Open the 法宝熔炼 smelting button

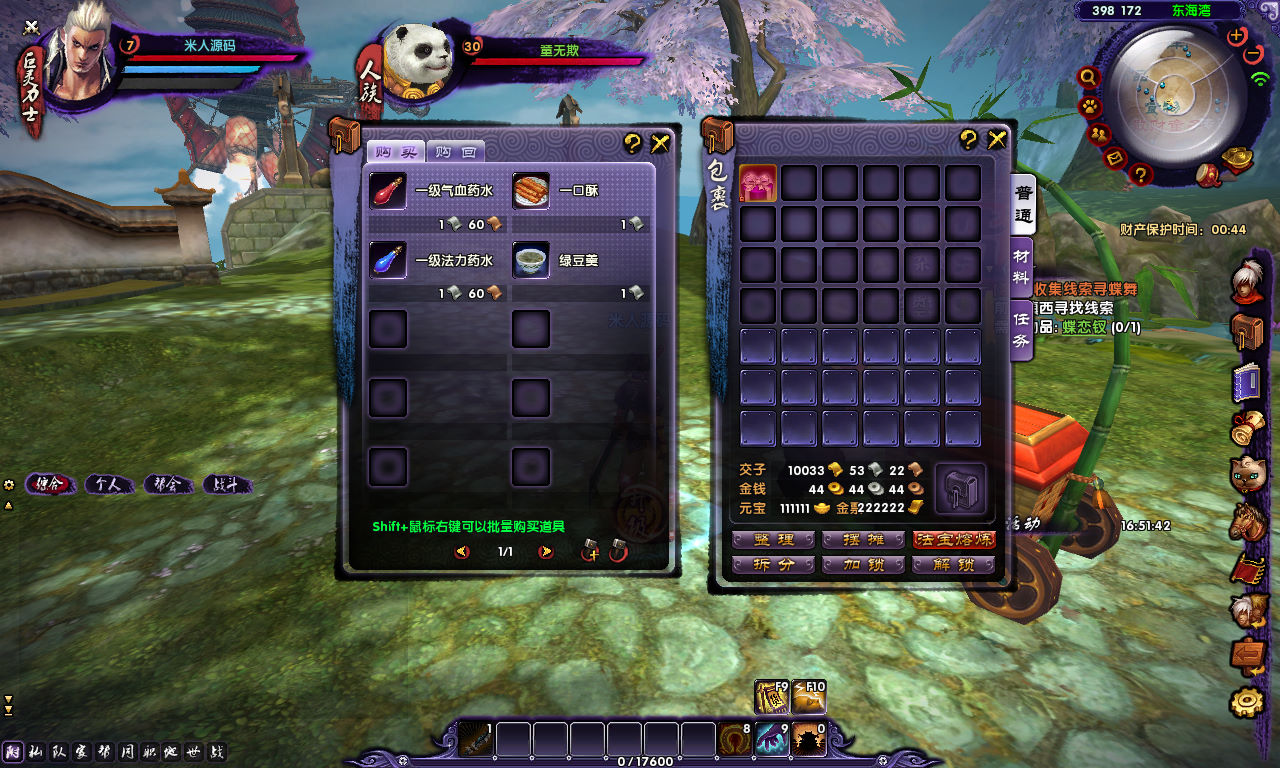(x=954, y=540)
